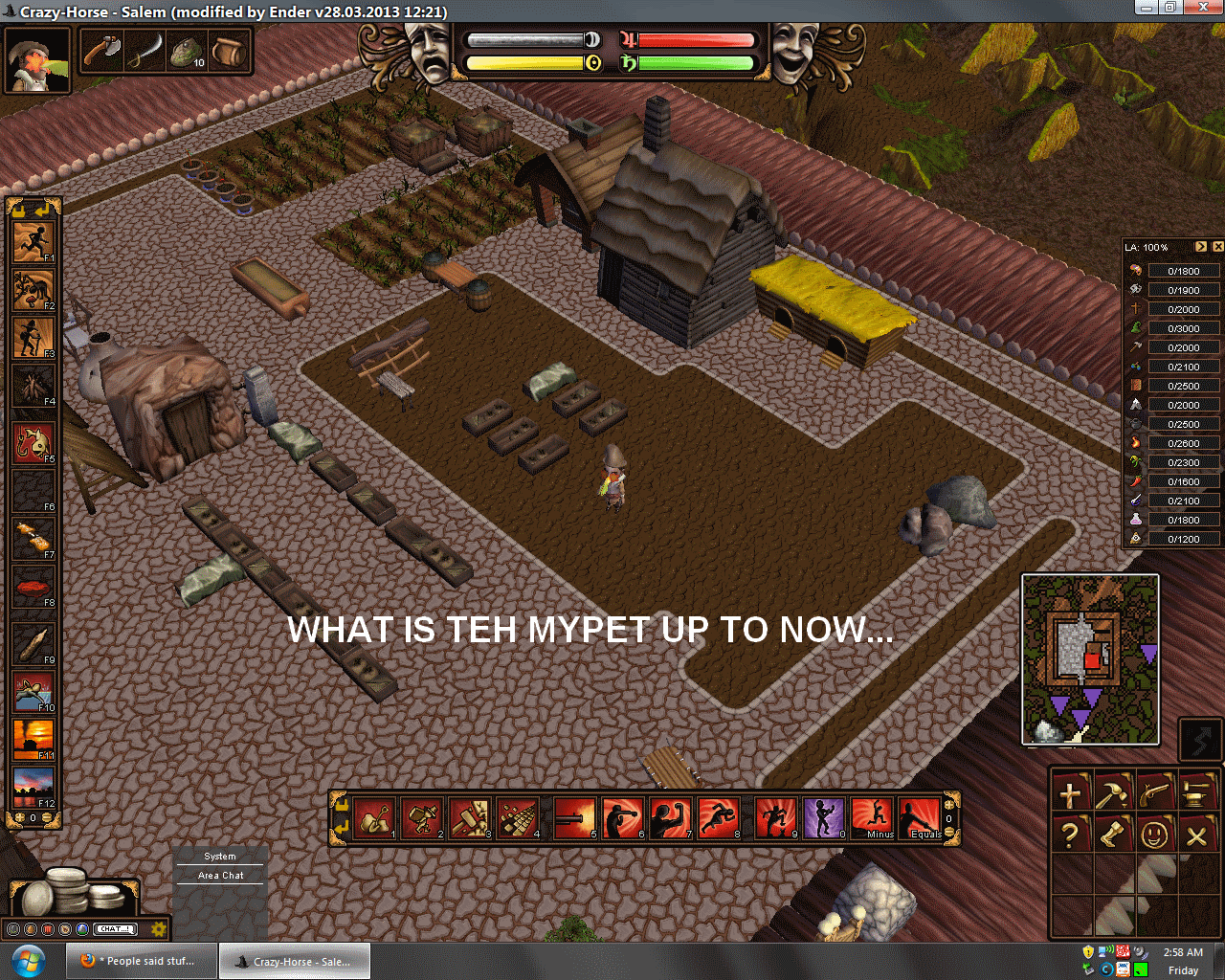Viewport: 1225px width, 980px height.
Task: Open the hammer build menu
Action: point(1112,792)
